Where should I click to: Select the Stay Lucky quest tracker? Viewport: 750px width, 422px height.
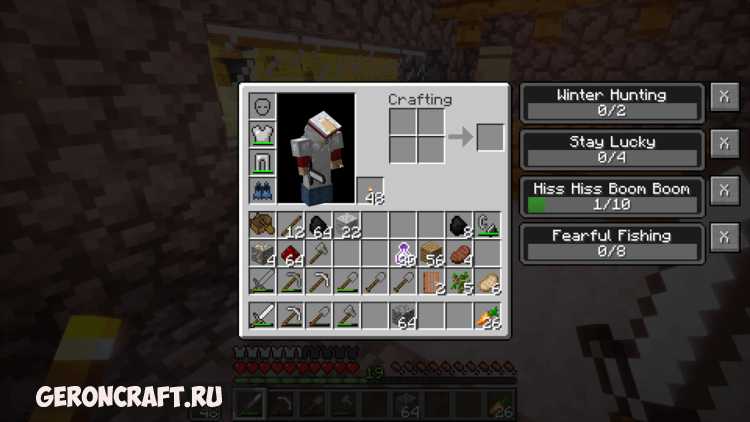tap(612, 150)
